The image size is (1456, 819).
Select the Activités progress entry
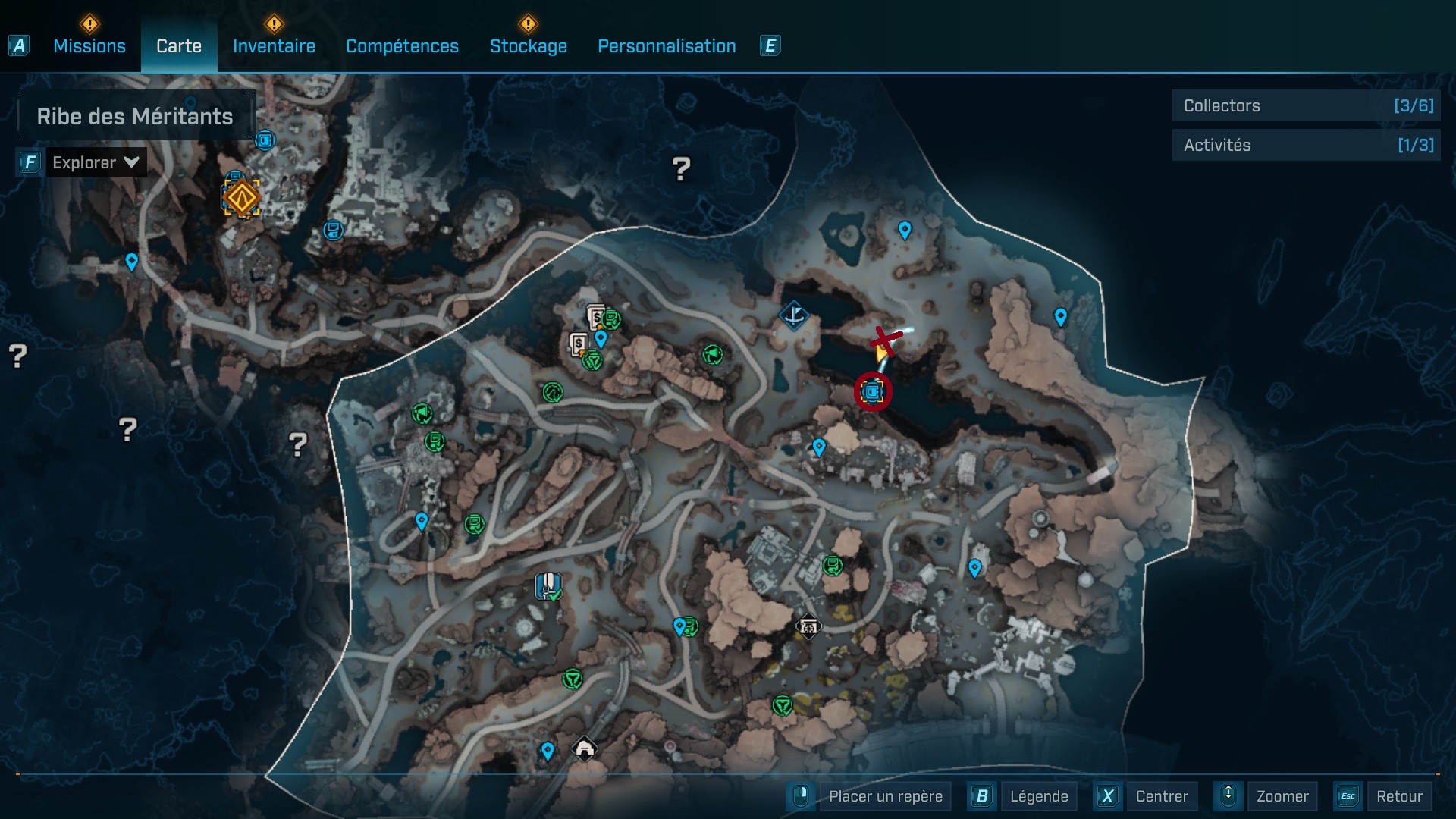pyautogui.click(x=1306, y=145)
